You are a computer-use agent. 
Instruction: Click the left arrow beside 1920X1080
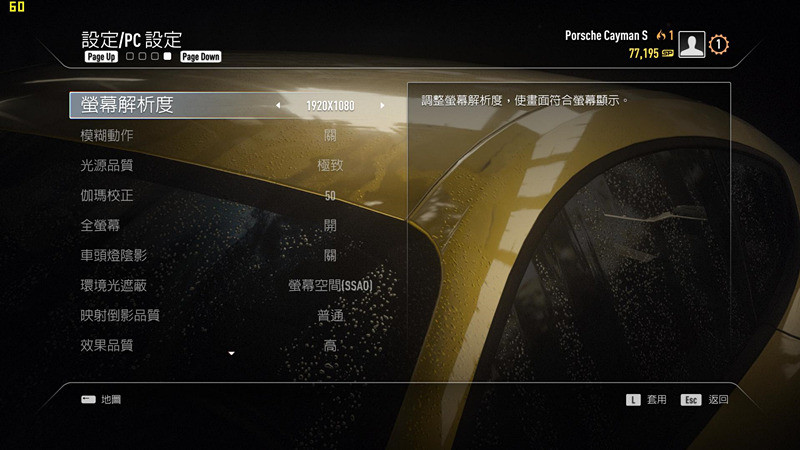coord(279,105)
